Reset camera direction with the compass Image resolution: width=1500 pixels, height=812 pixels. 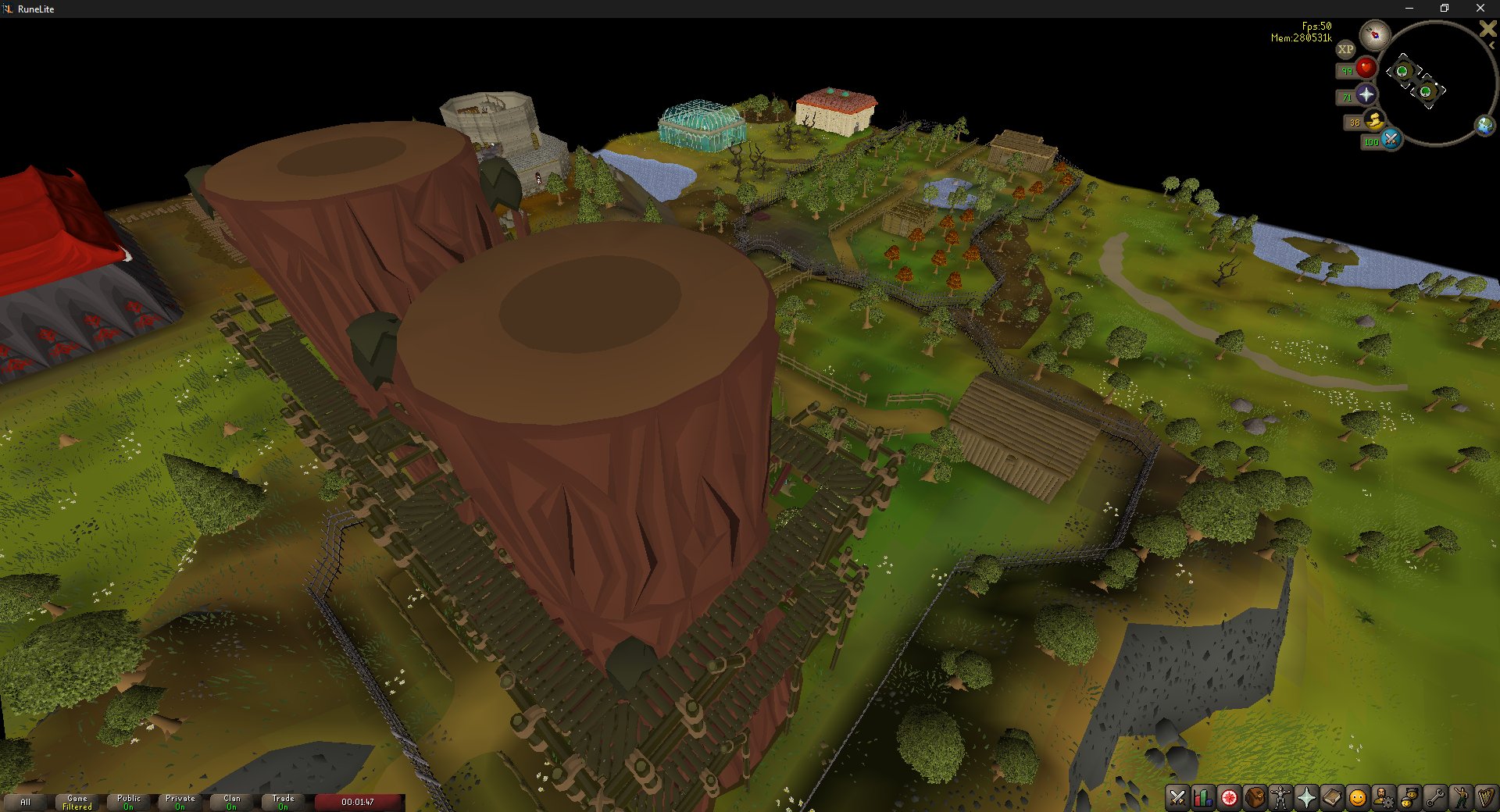coord(1375,34)
